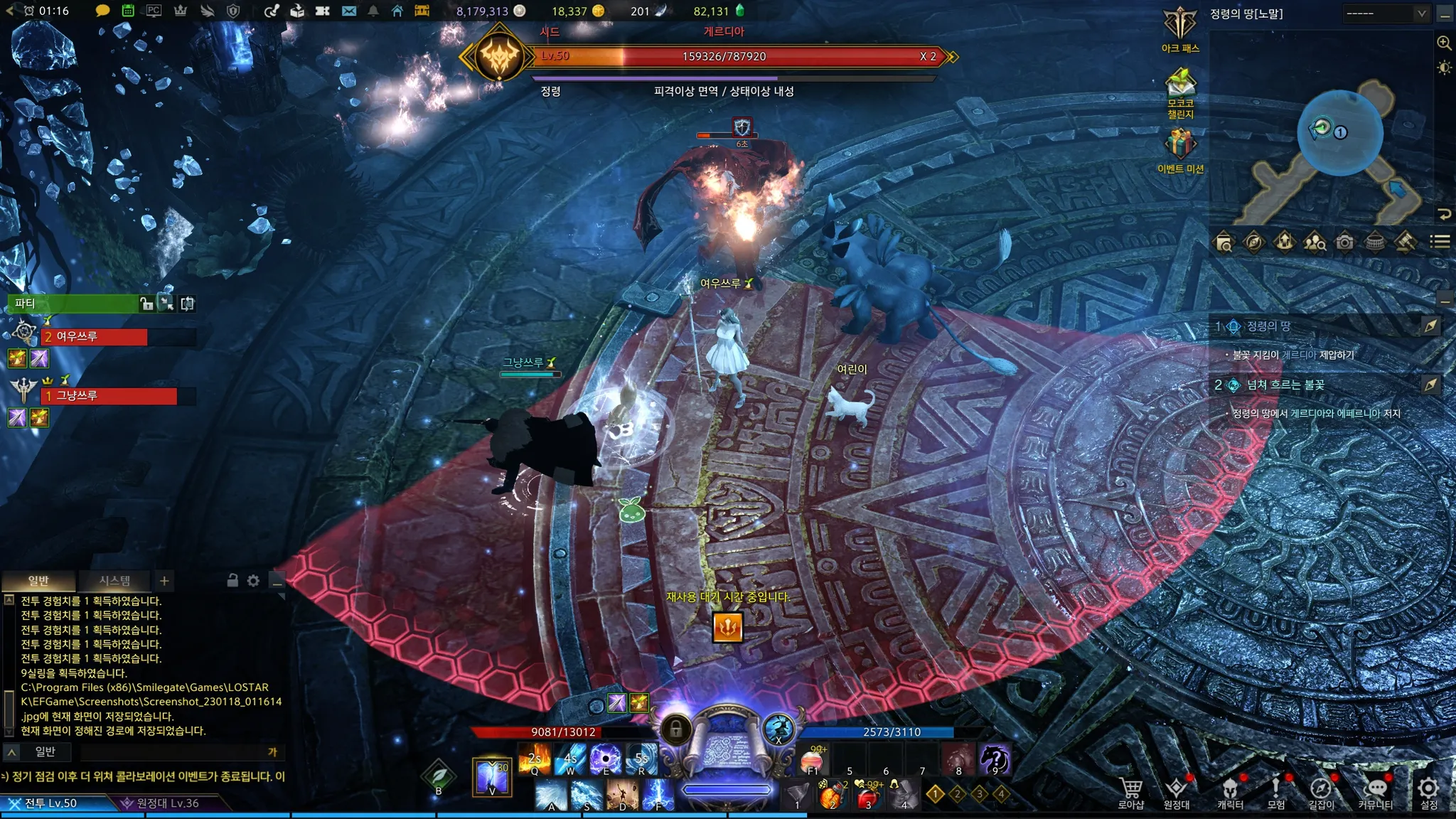Switch to the 시스템 chat tab
The image size is (1456, 819).
pyautogui.click(x=114, y=581)
